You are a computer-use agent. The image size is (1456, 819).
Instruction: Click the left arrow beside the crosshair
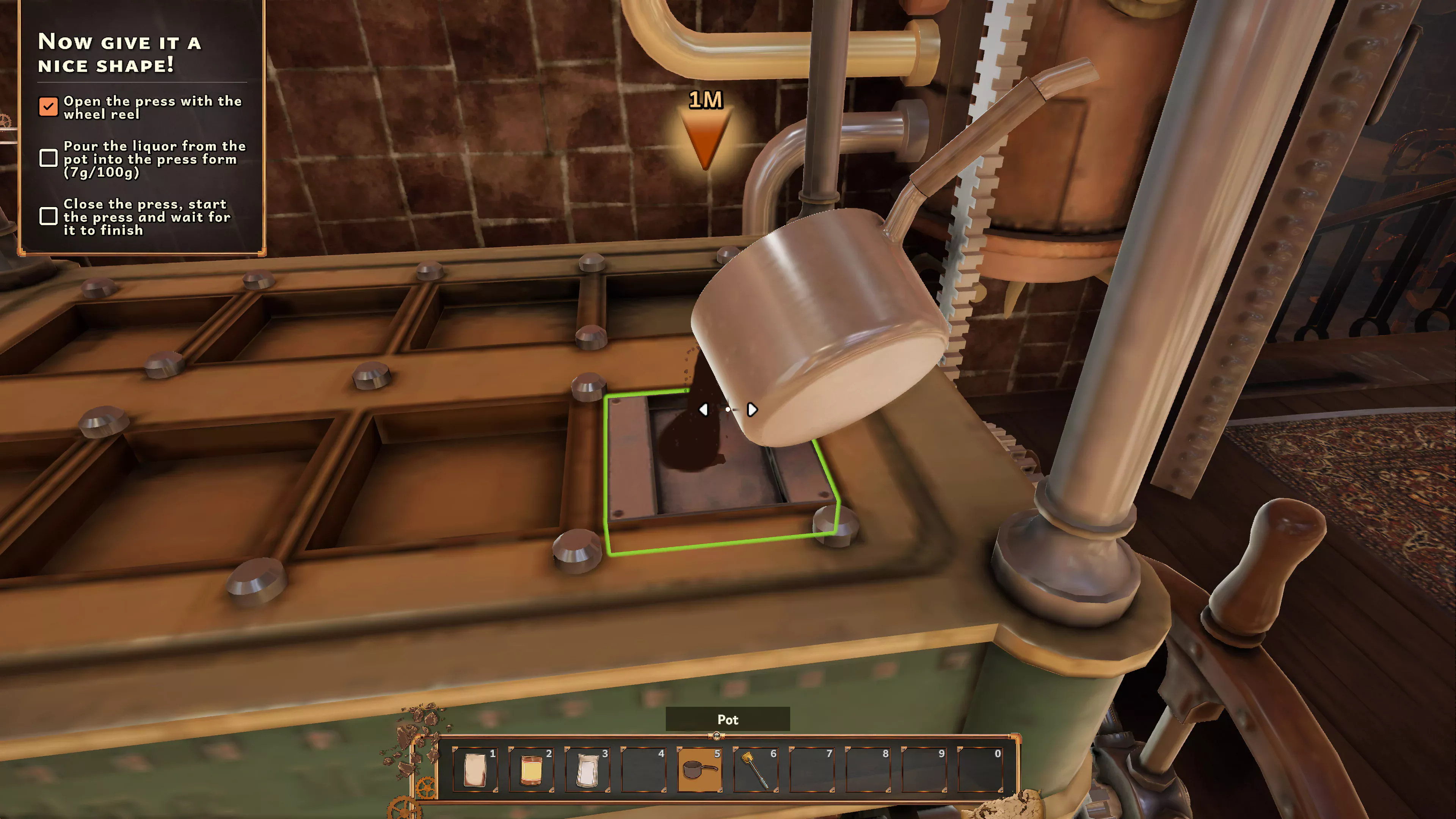click(704, 410)
